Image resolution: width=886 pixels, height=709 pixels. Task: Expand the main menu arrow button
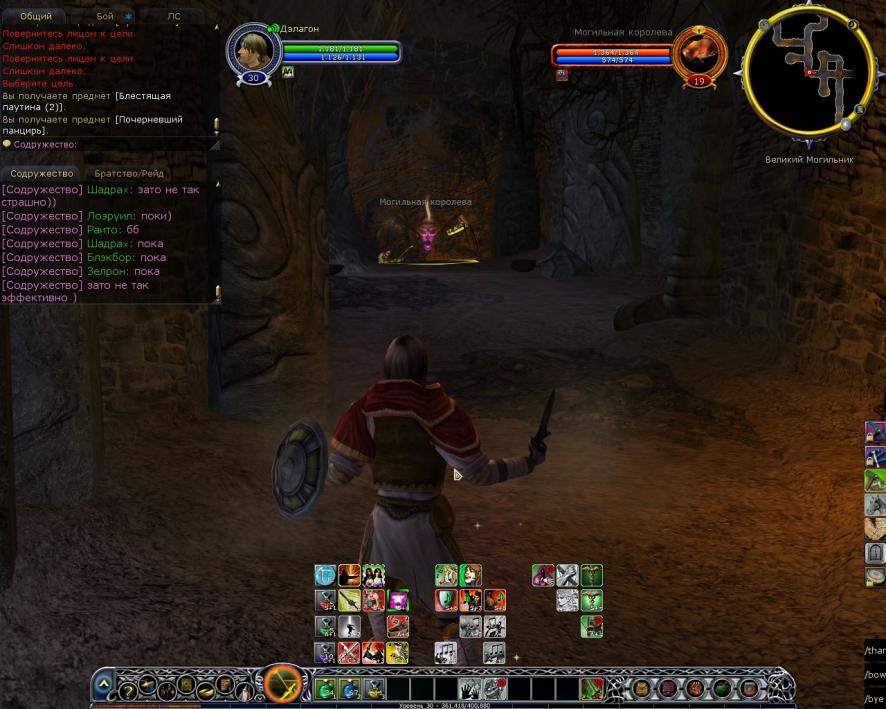[x=105, y=687]
